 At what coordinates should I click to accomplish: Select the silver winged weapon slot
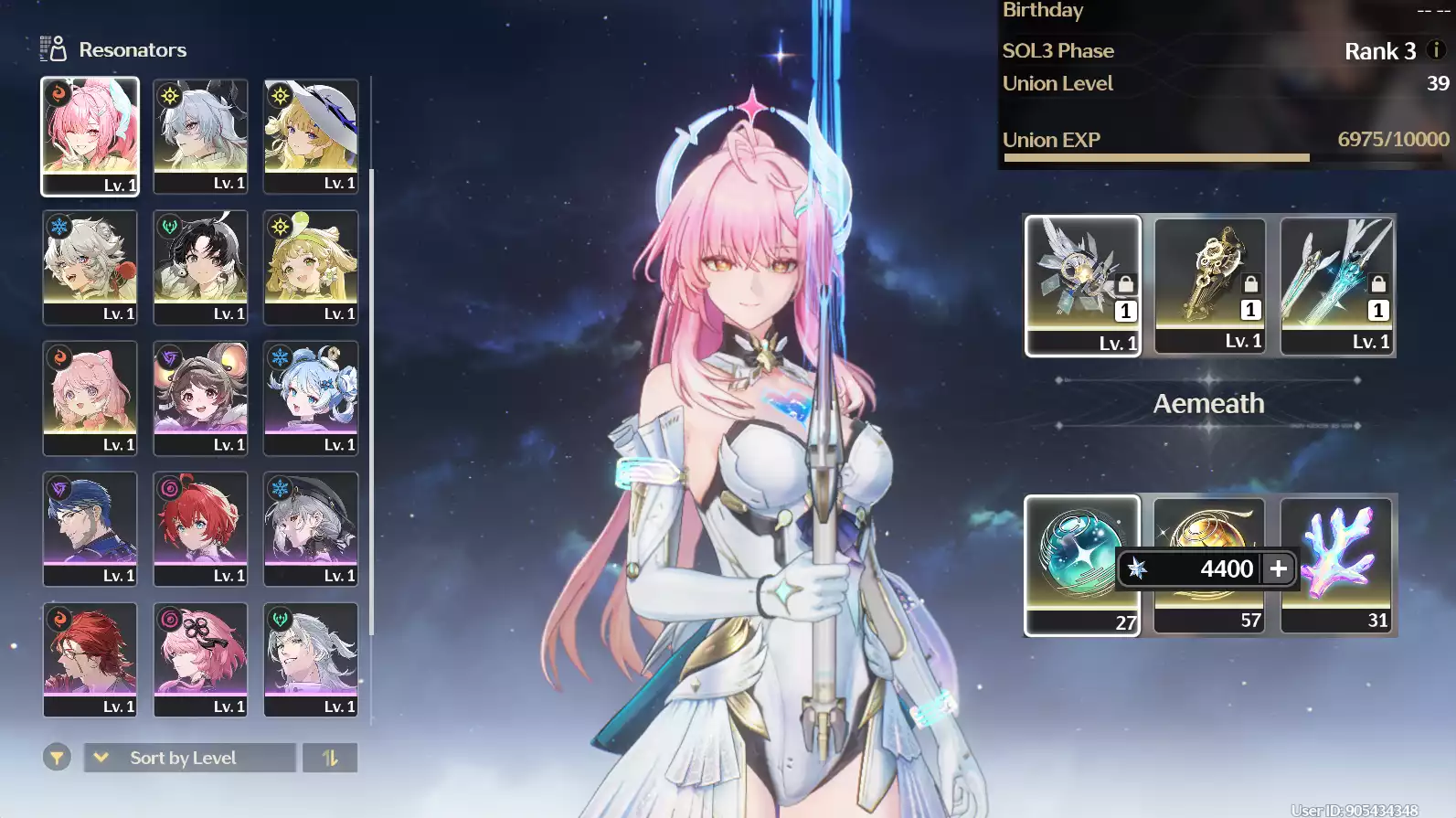(x=1082, y=285)
